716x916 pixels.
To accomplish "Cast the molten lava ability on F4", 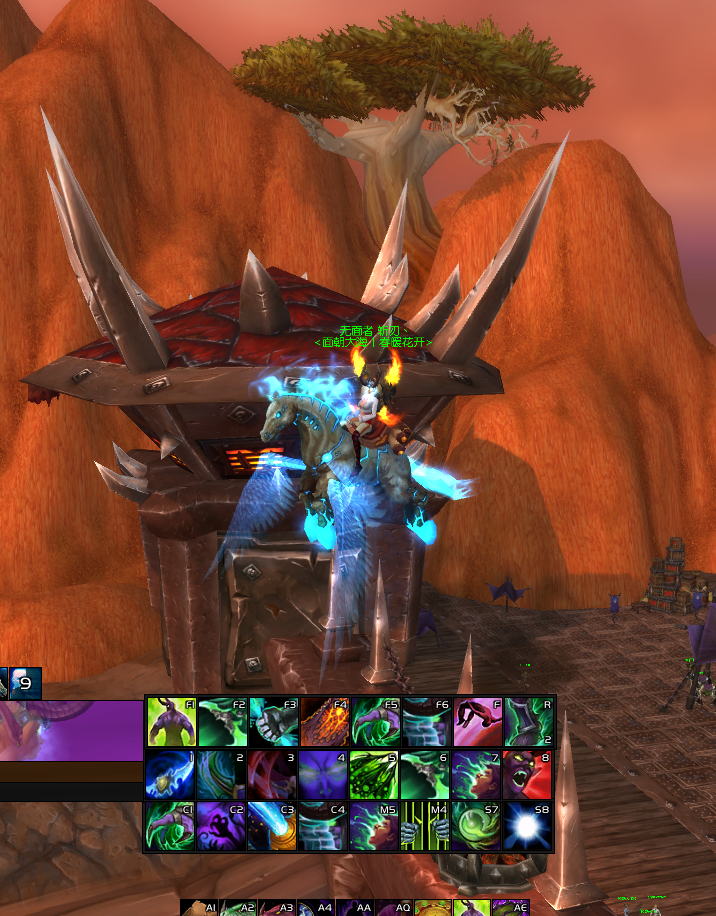I will pos(325,722).
